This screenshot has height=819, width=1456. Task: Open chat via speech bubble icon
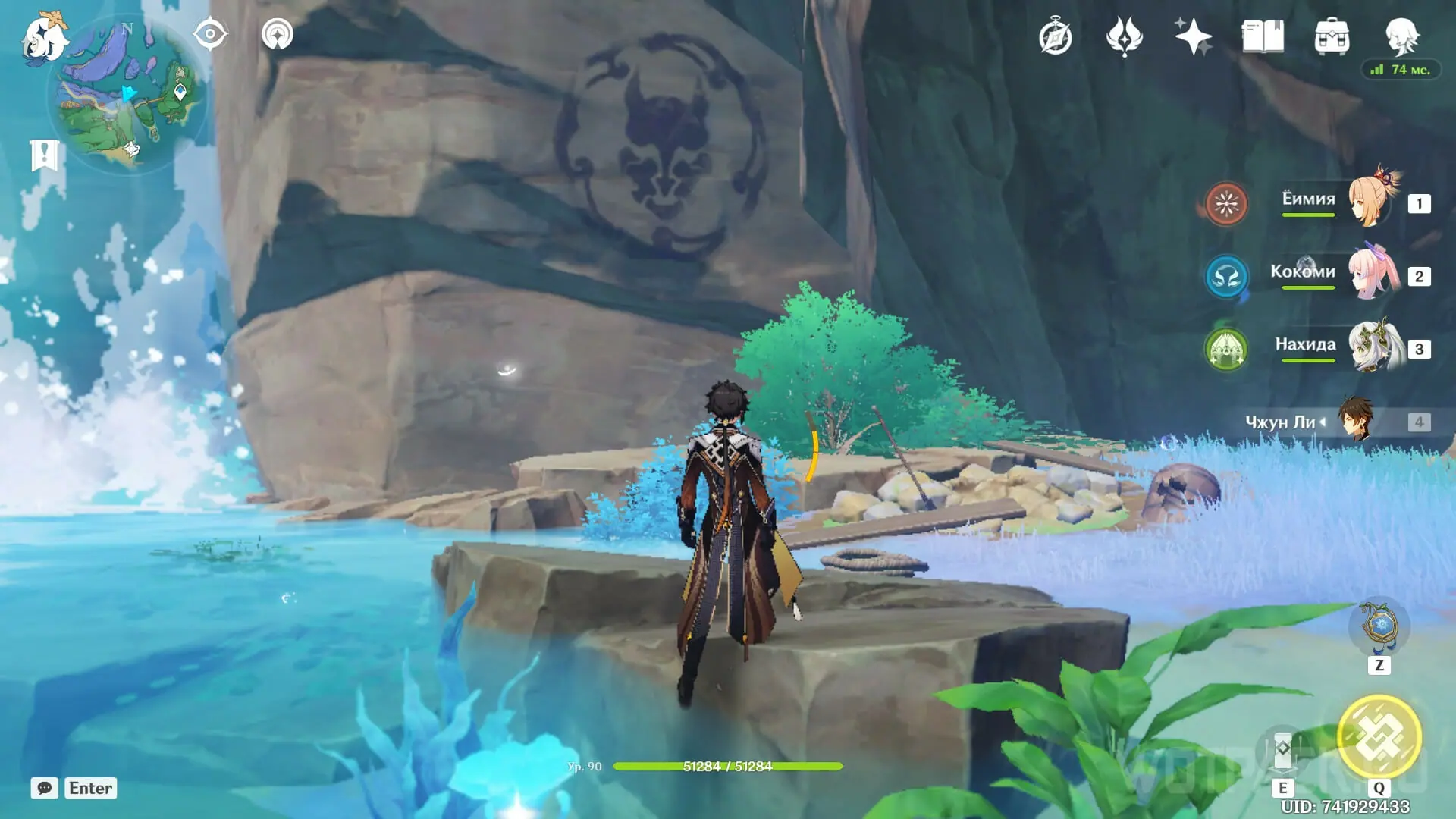45,788
